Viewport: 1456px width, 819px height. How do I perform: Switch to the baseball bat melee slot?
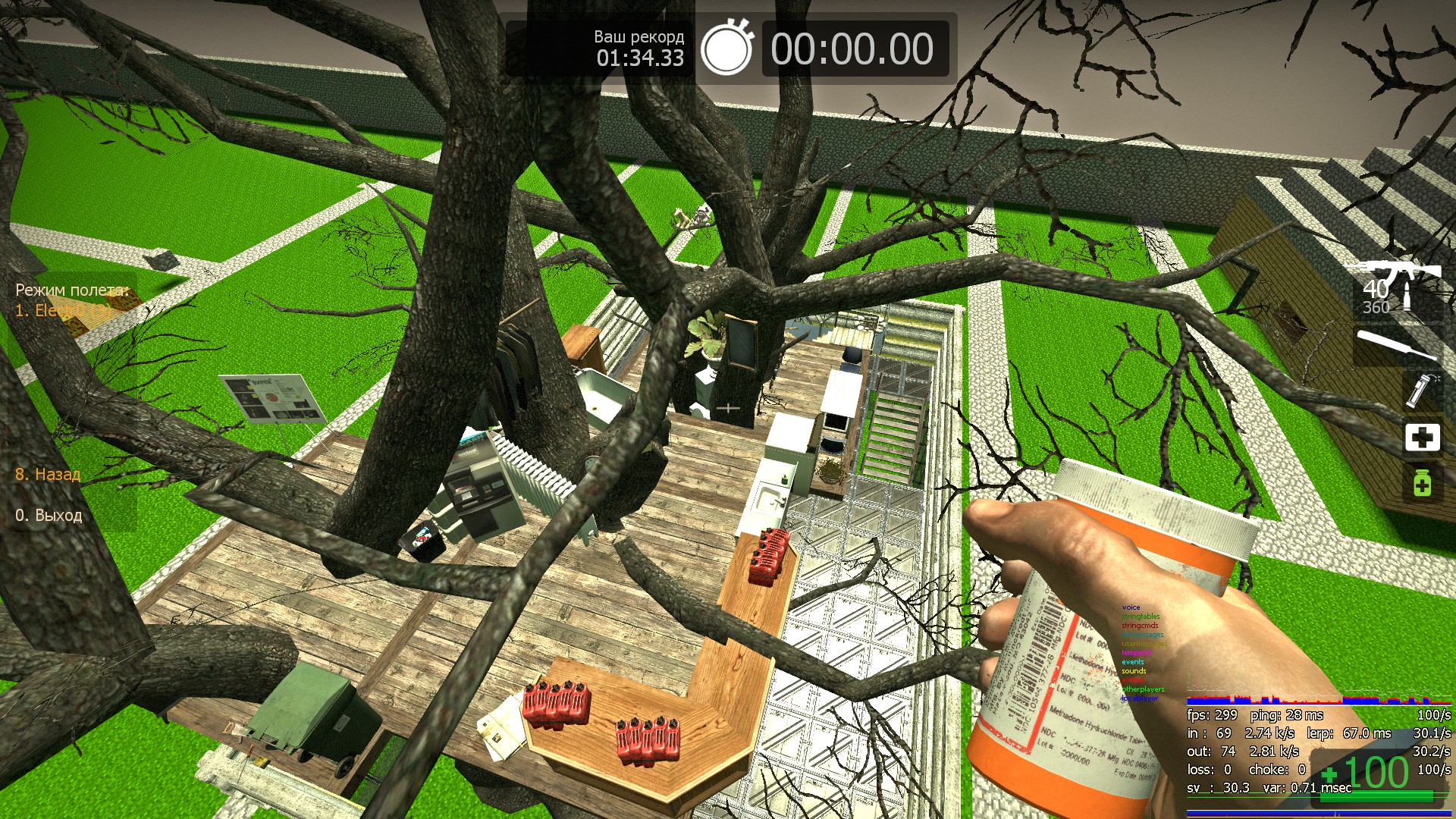(x=1395, y=345)
